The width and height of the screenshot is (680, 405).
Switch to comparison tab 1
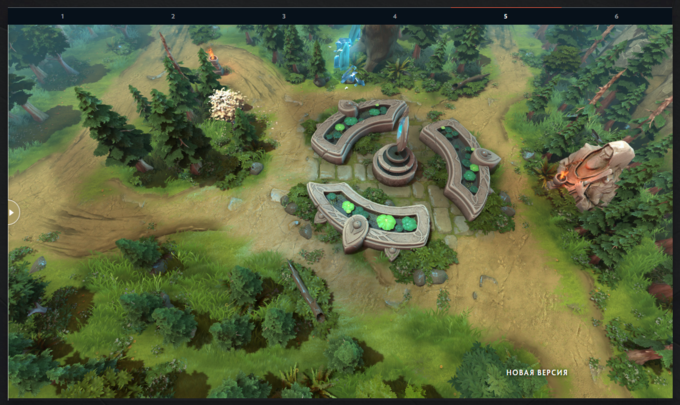point(63,16)
